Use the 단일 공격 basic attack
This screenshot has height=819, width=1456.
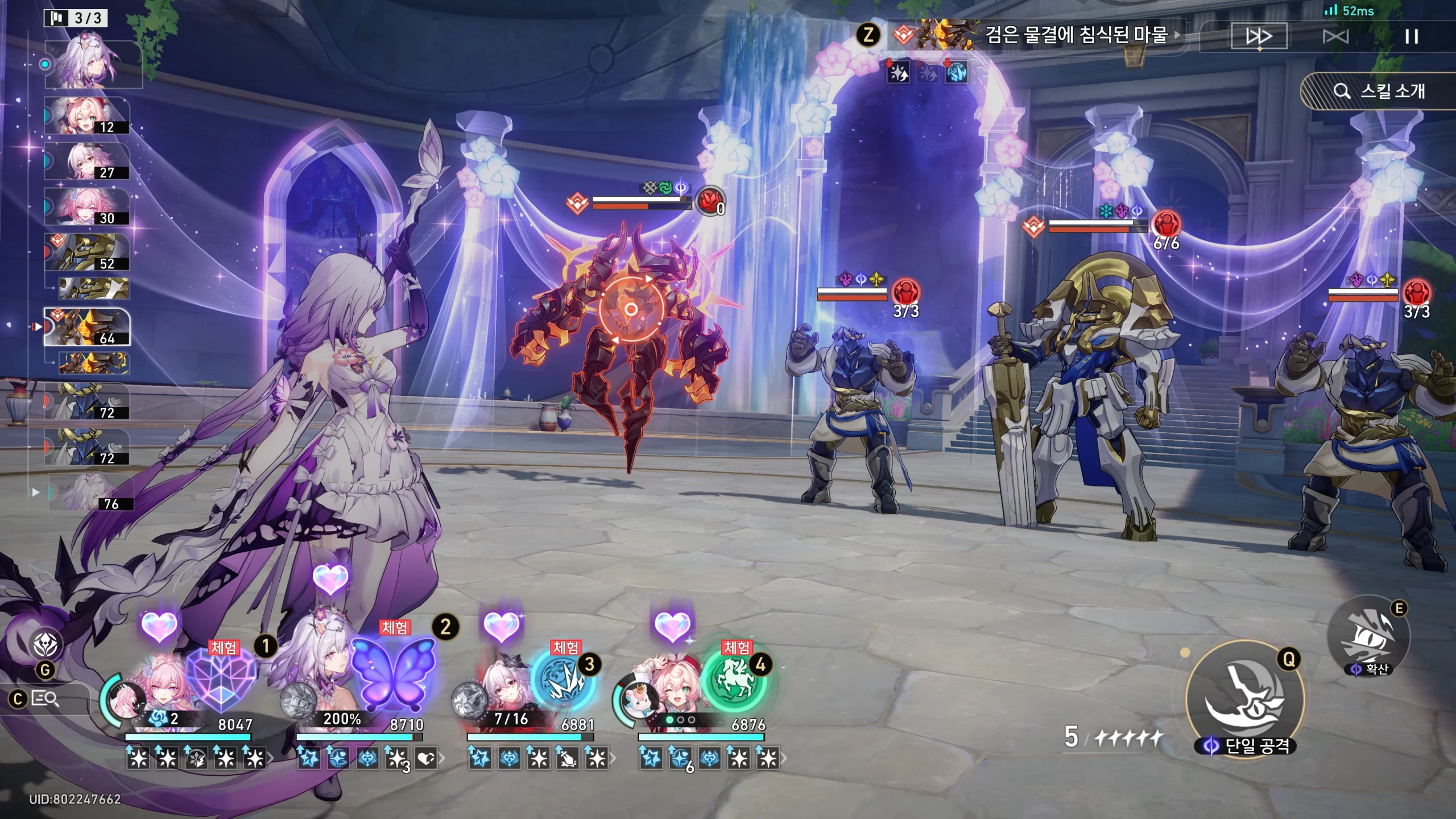(1245, 698)
